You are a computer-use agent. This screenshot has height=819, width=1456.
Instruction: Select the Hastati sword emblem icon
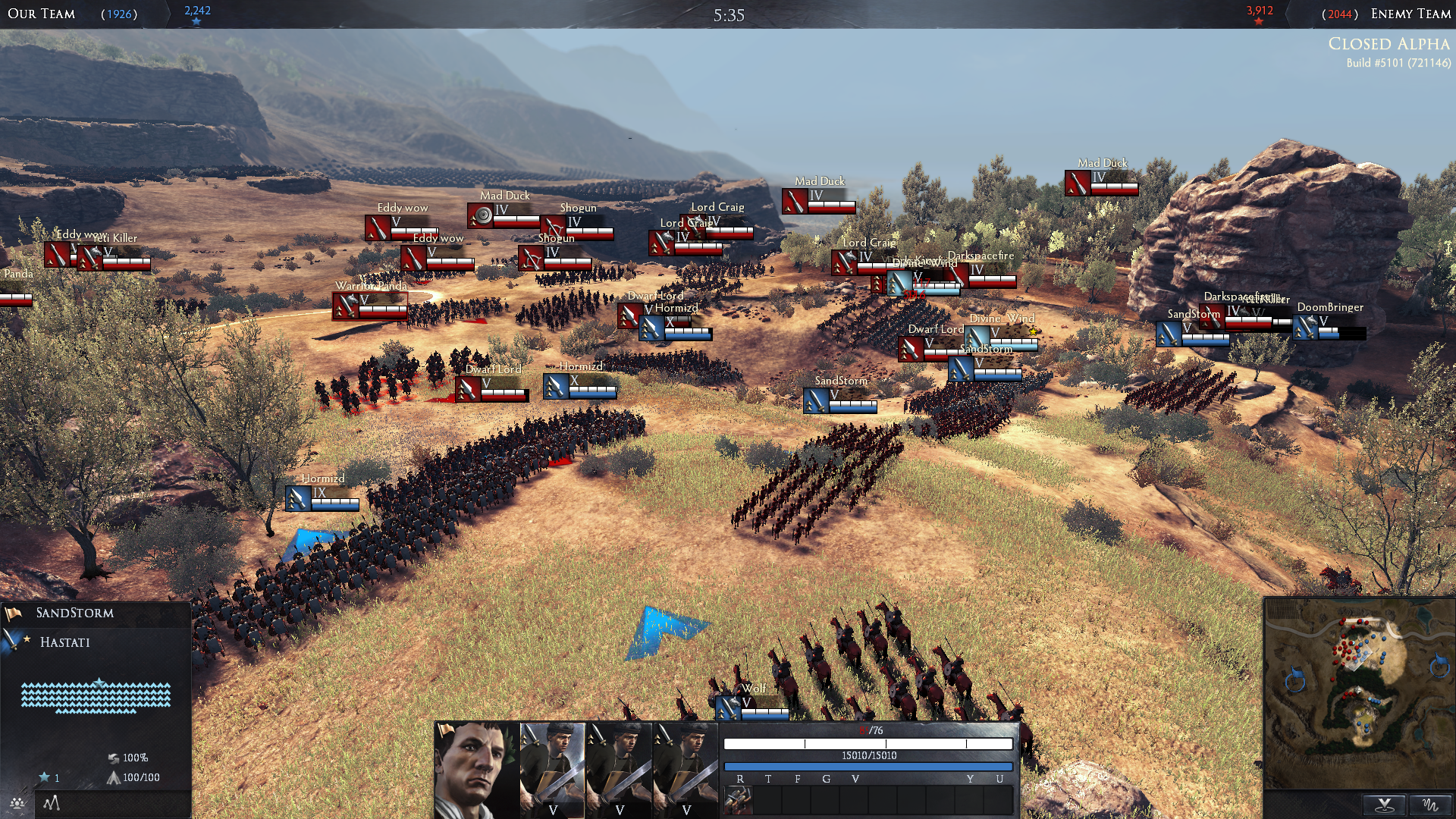pyautogui.click(x=11, y=642)
